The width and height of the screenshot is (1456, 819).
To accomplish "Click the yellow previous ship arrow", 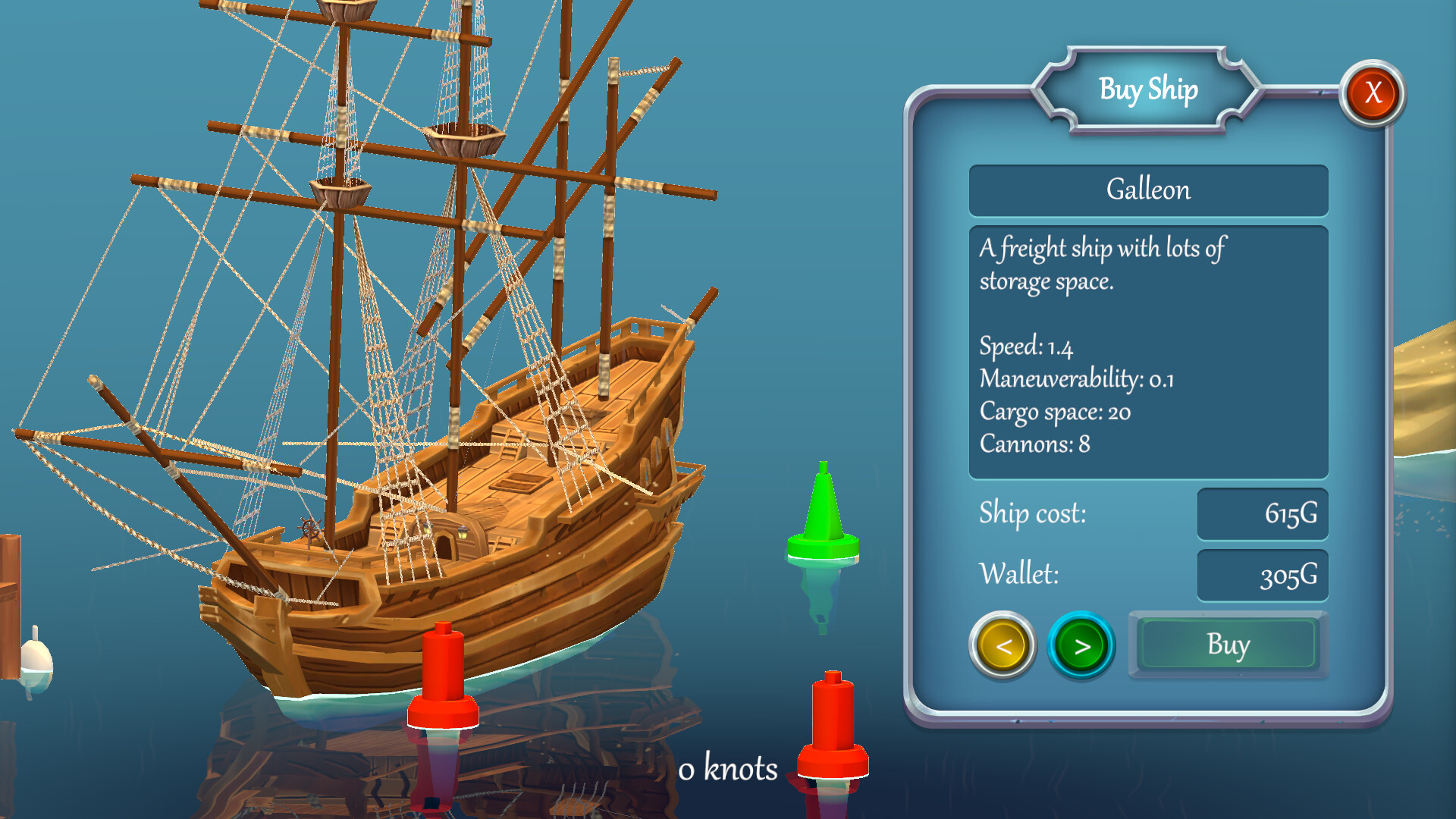I will tap(1003, 645).
